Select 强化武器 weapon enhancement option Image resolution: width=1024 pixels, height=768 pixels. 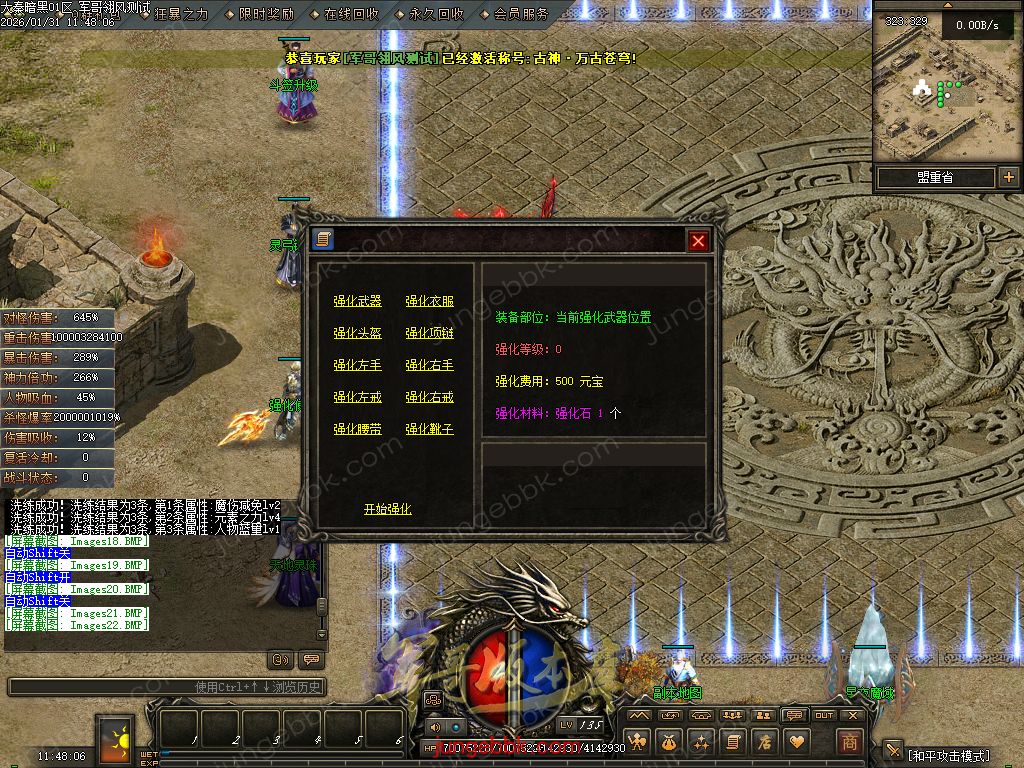coord(357,301)
